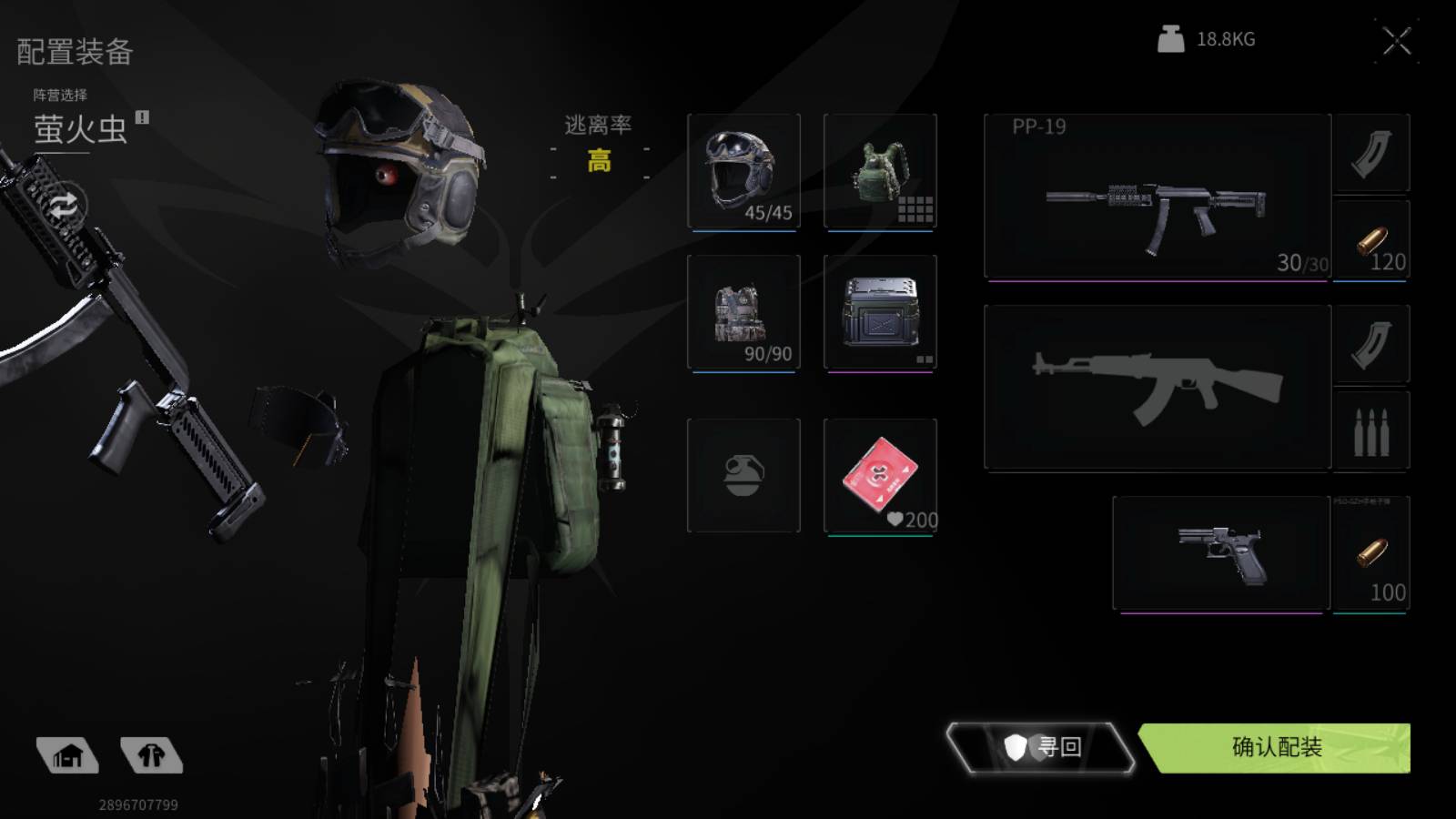
Task: Choose the PP-19 magazine slot
Action: [x=1371, y=153]
